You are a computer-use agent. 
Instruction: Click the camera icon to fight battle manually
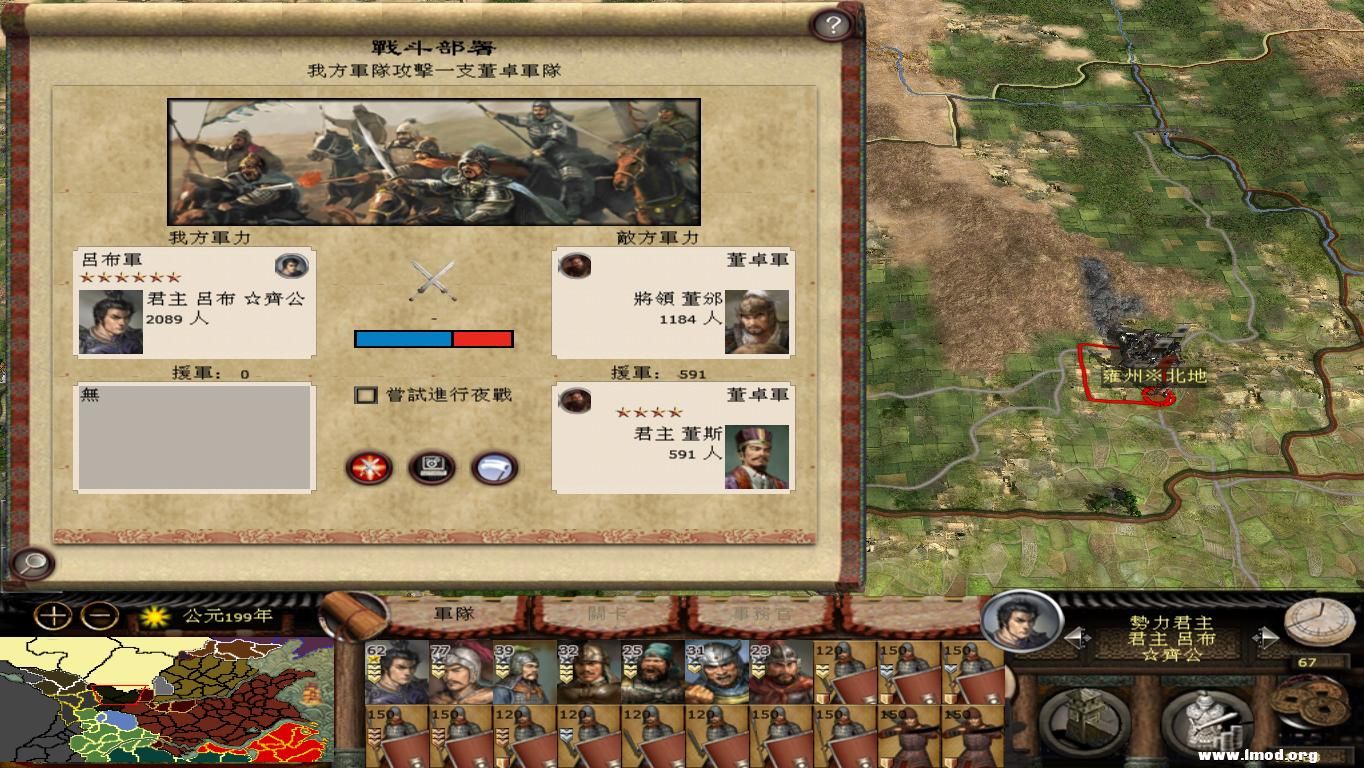430,468
